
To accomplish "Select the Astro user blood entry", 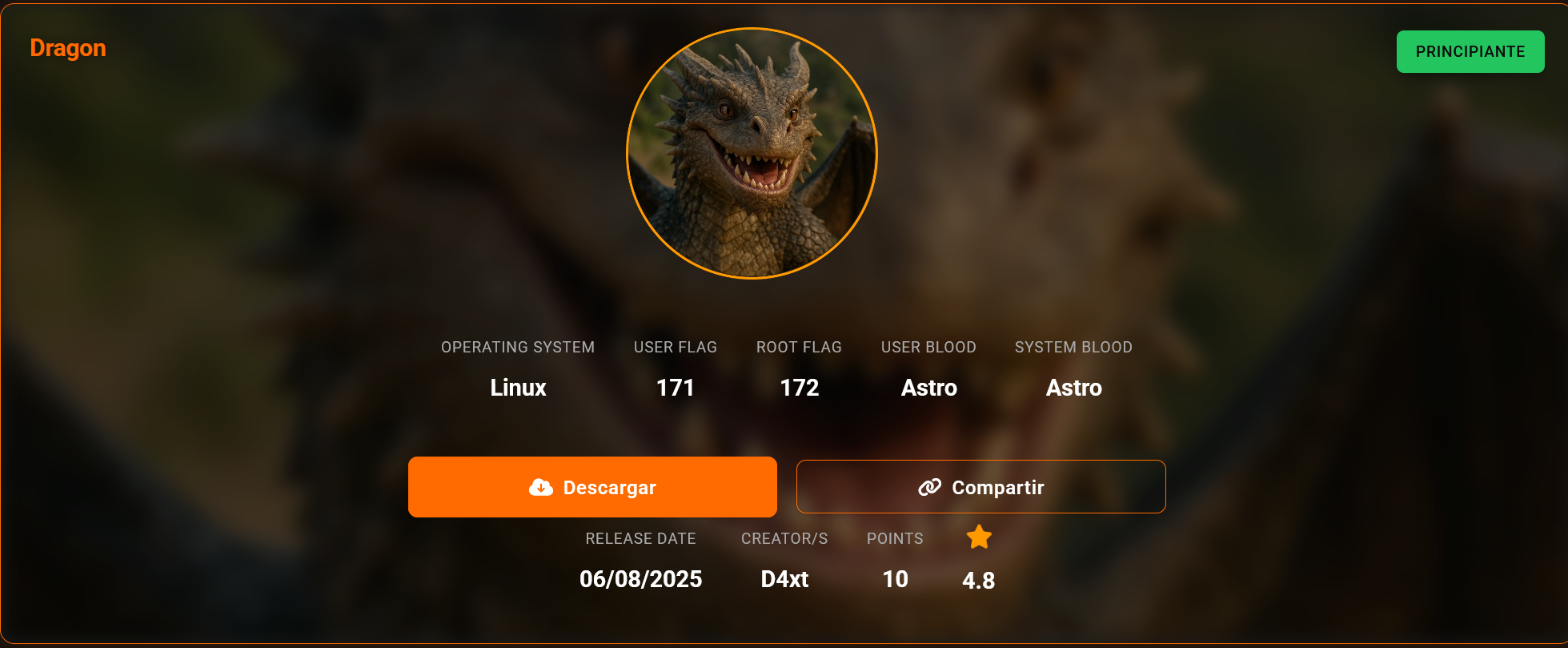I will pyautogui.click(x=928, y=388).
